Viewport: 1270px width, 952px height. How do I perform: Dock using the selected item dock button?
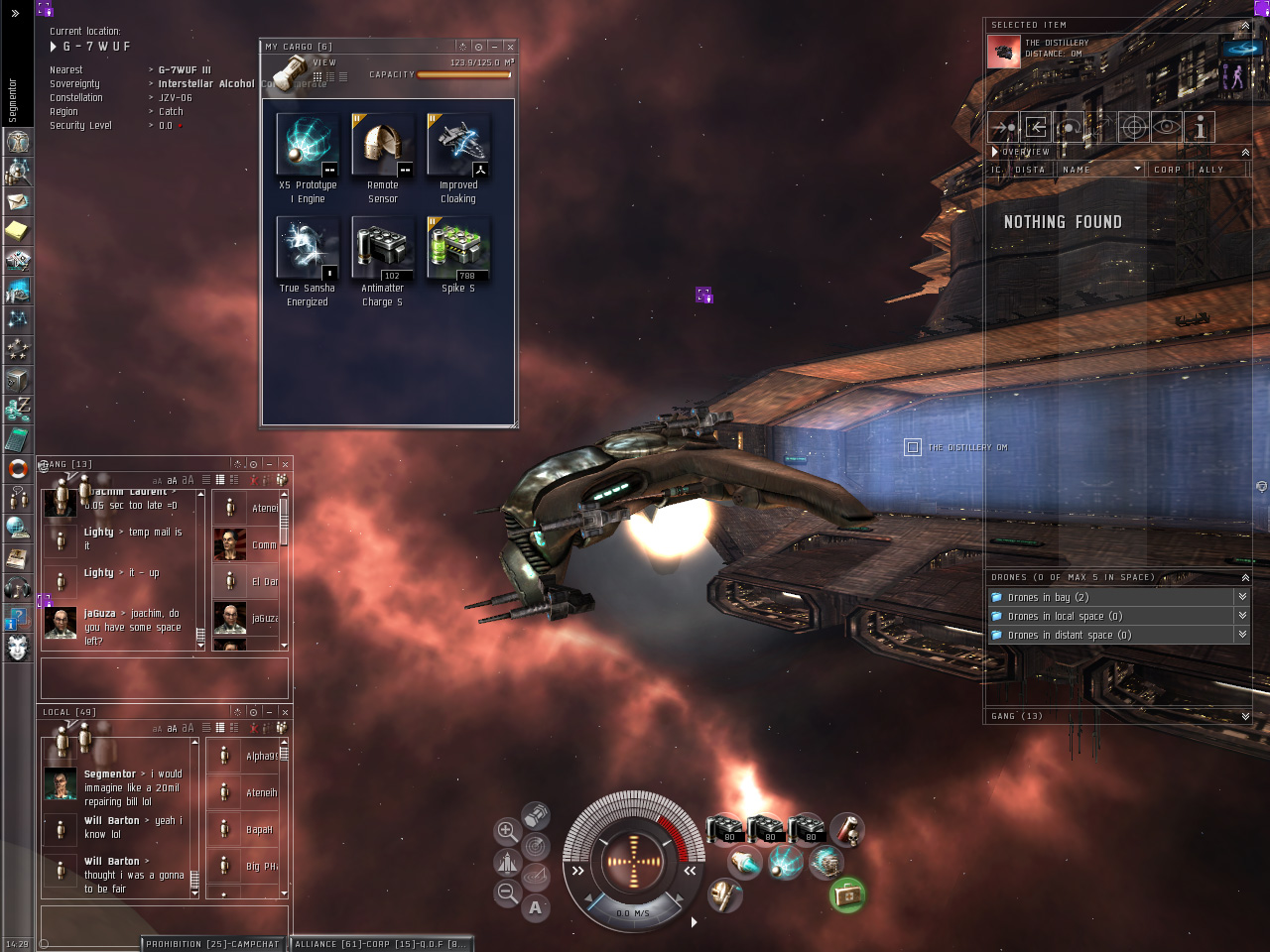(1036, 127)
